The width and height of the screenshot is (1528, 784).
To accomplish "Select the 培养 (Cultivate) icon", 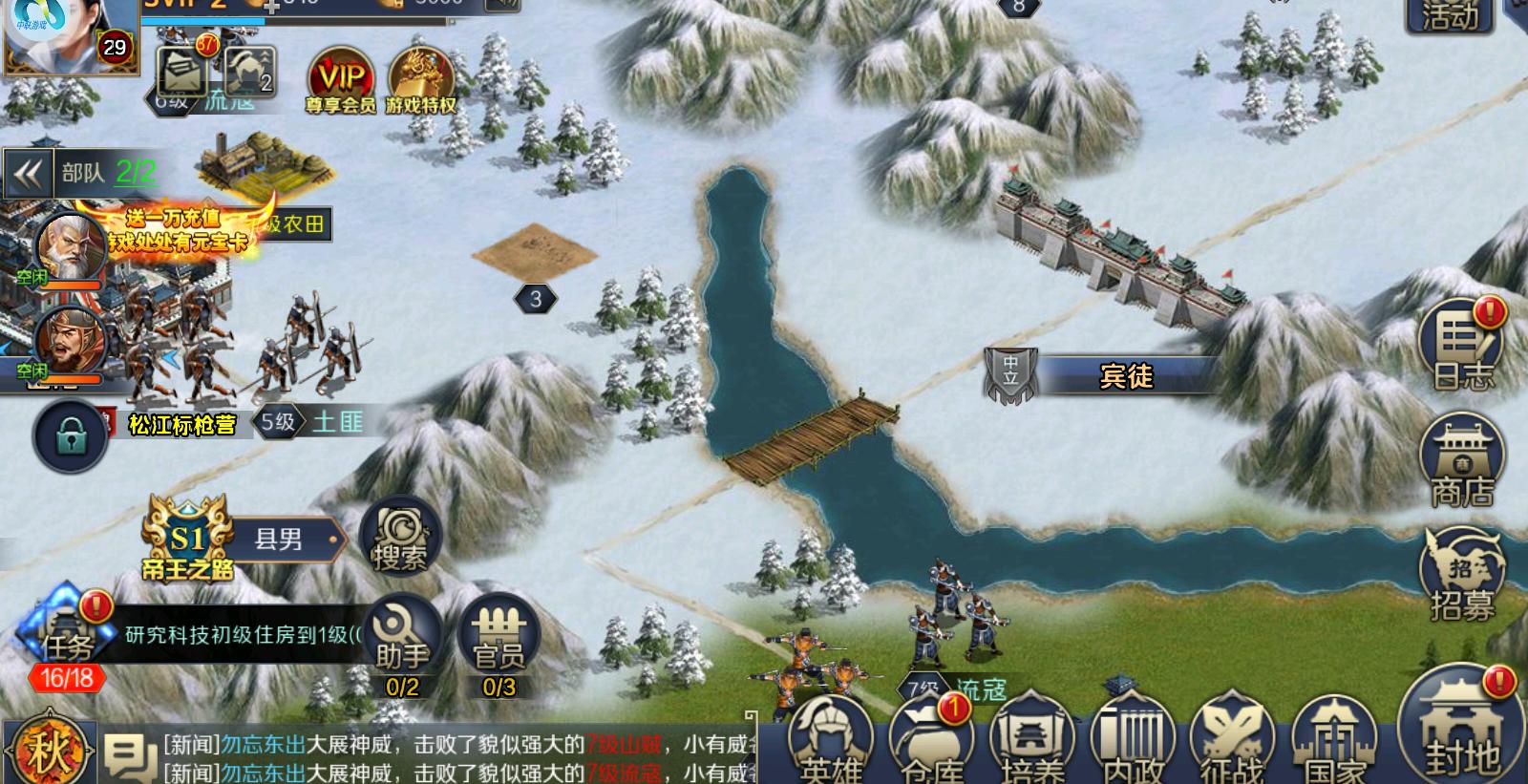I will click(x=1029, y=740).
